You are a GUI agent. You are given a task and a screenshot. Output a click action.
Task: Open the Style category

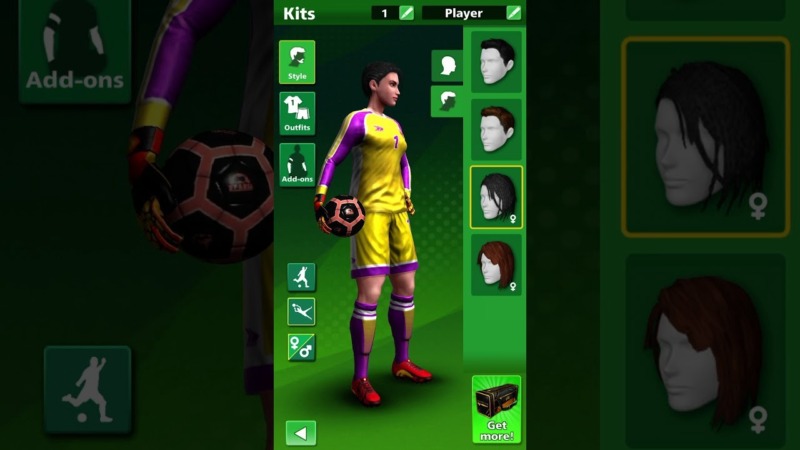[297, 62]
